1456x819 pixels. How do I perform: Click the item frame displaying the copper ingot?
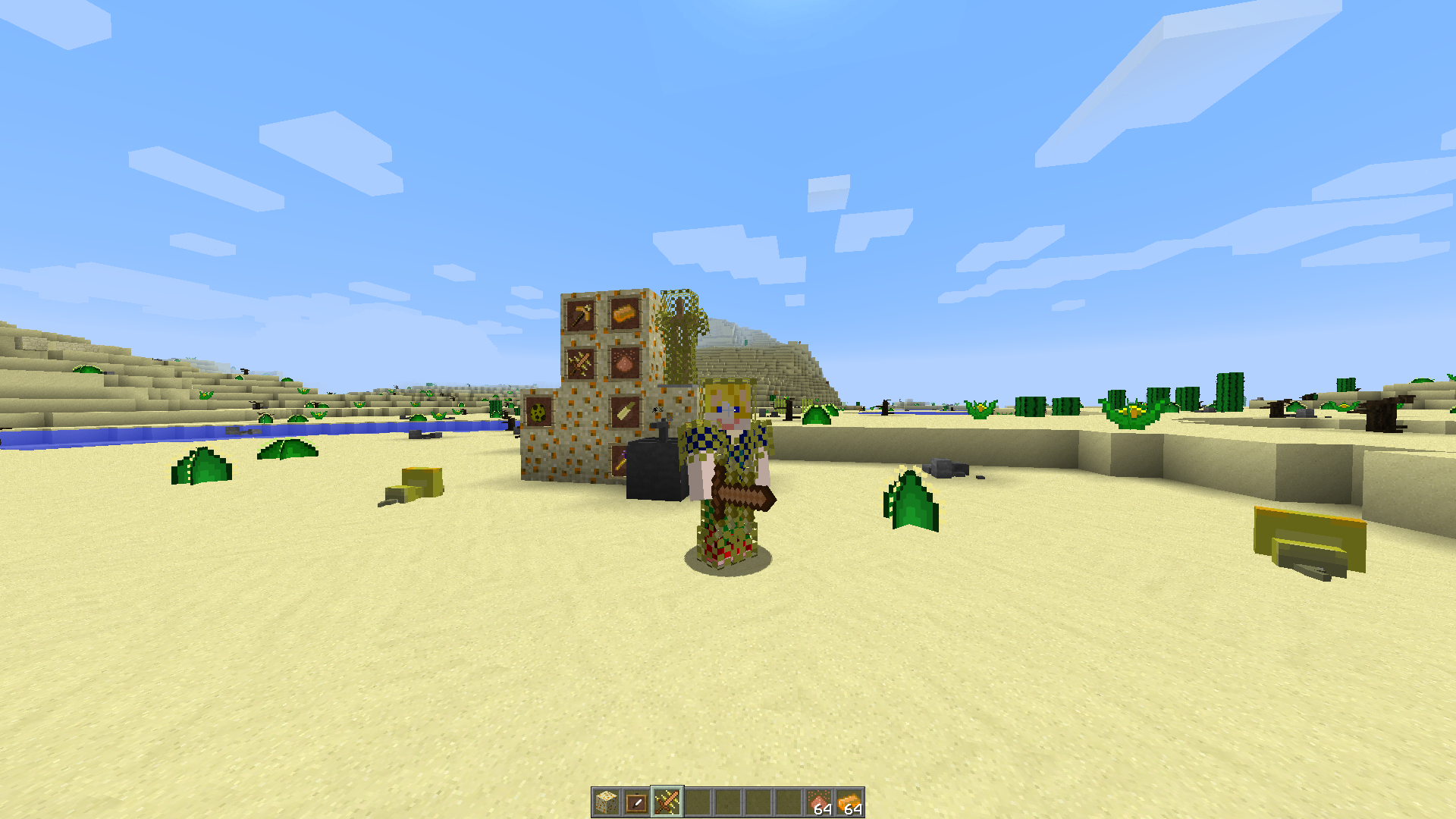tap(624, 315)
